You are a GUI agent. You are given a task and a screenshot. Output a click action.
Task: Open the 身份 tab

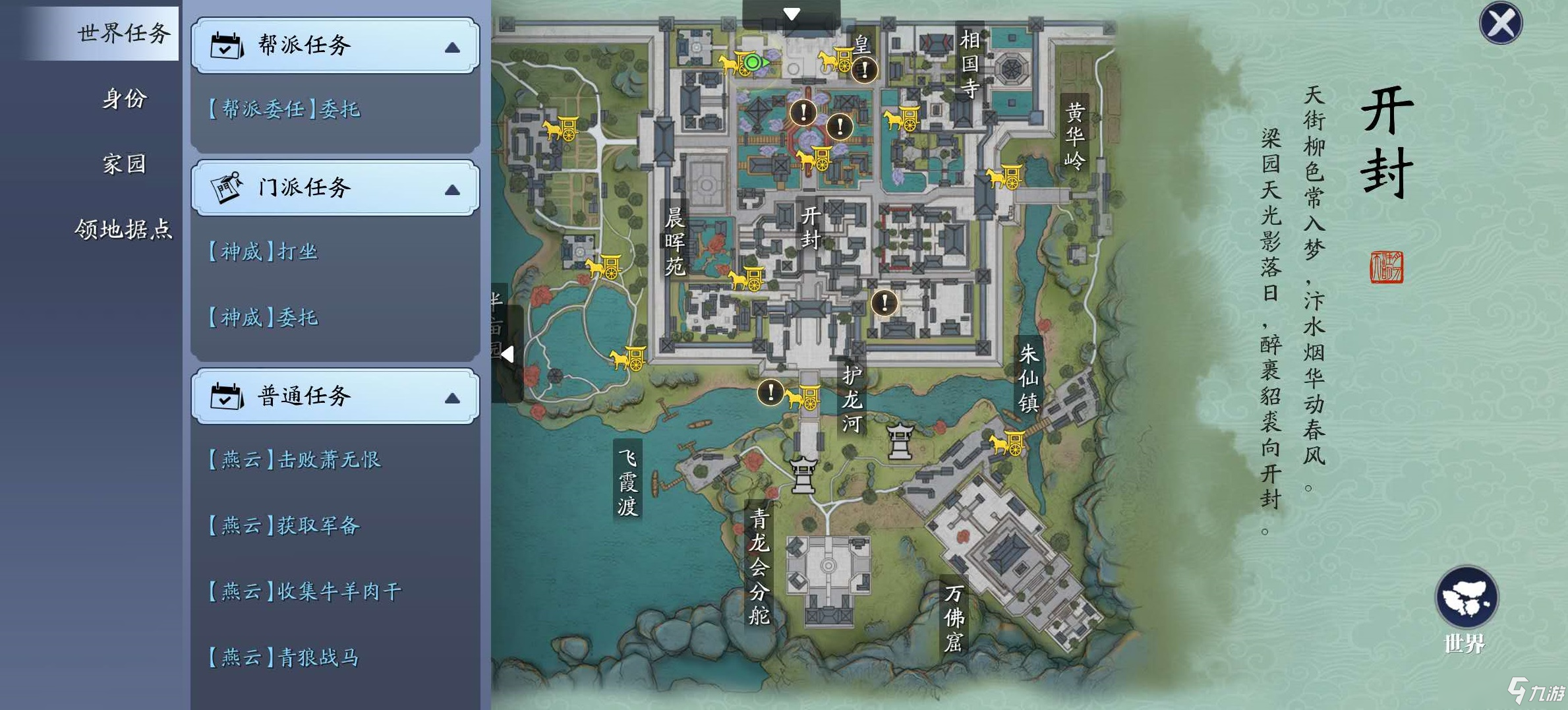point(123,99)
